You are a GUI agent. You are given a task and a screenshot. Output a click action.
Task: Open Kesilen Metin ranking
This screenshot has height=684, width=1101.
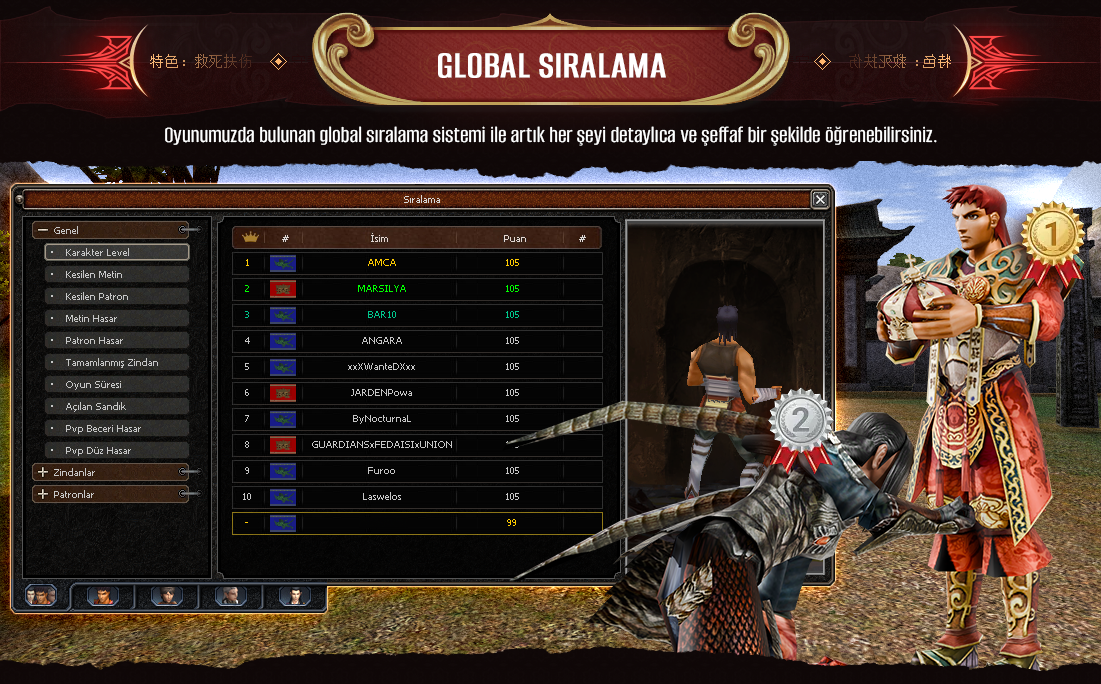pos(117,275)
